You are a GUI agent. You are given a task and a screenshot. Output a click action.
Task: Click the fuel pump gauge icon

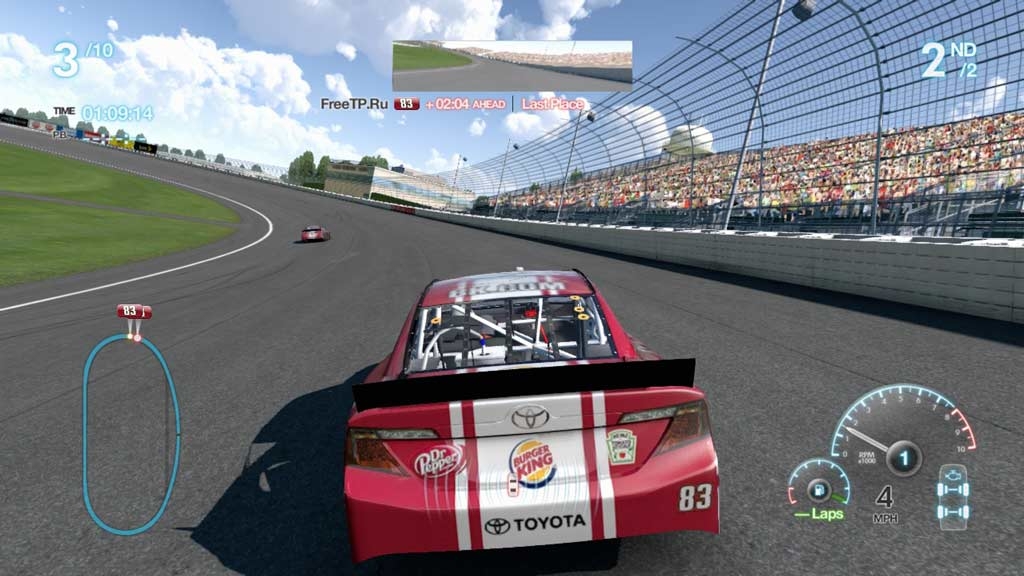tap(819, 491)
